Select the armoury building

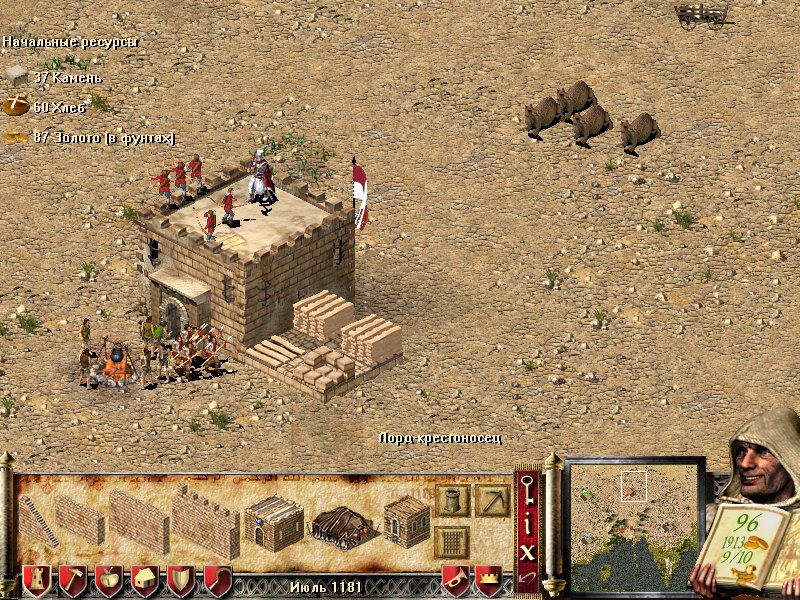pyautogui.click(x=406, y=520)
